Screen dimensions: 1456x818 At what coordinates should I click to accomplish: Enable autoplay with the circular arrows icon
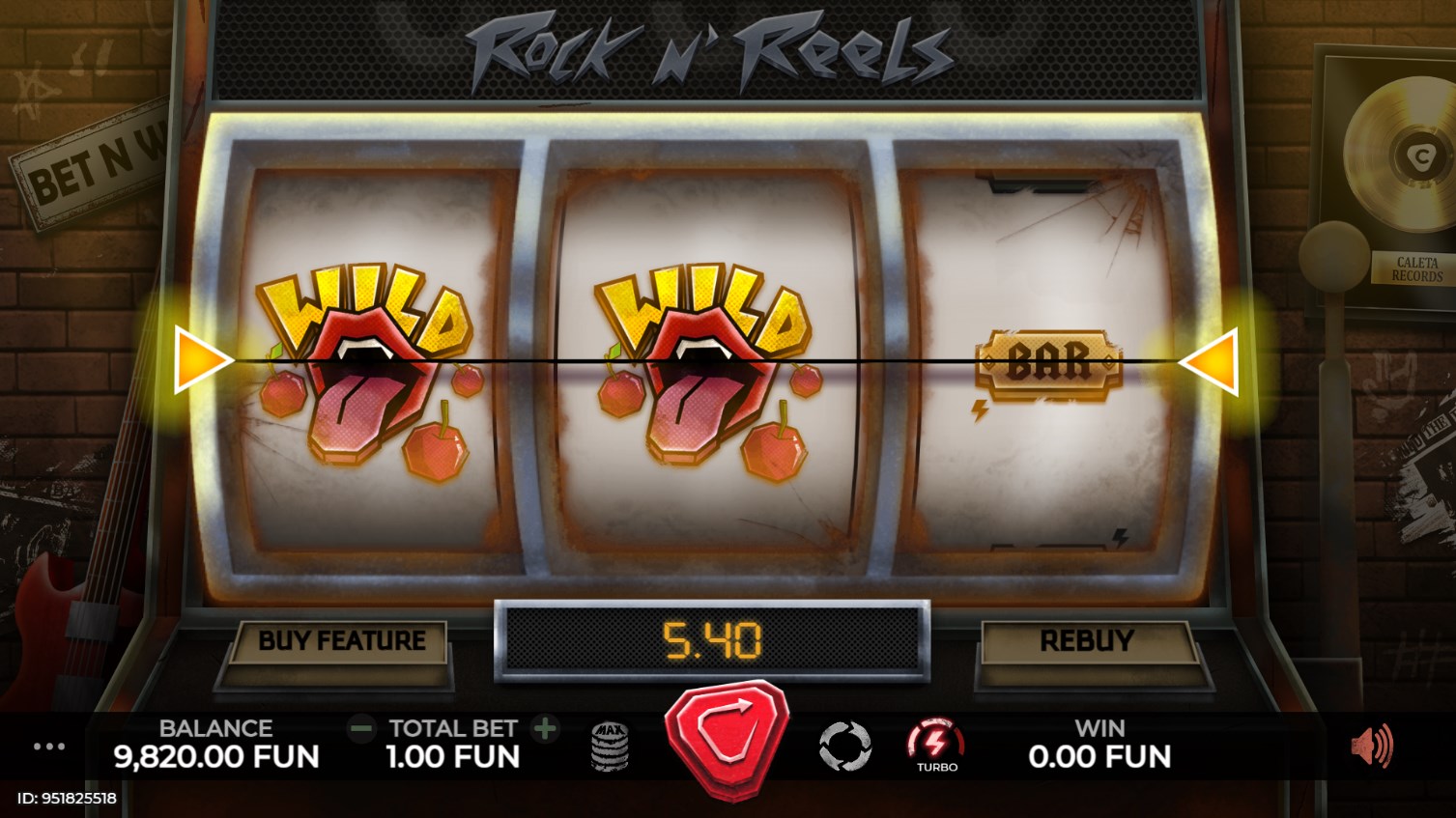pos(844,747)
